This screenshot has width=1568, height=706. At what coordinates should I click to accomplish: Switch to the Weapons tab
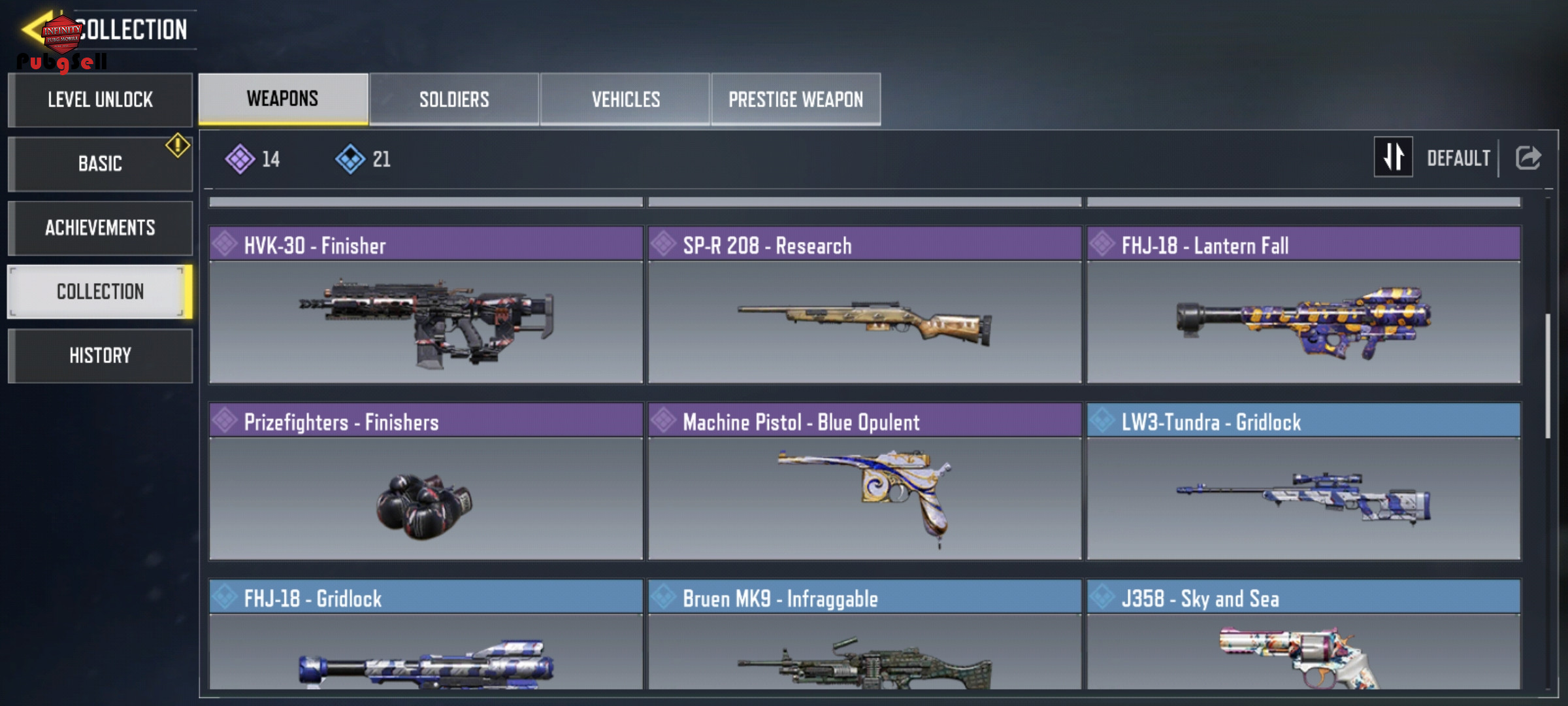pyautogui.click(x=283, y=99)
